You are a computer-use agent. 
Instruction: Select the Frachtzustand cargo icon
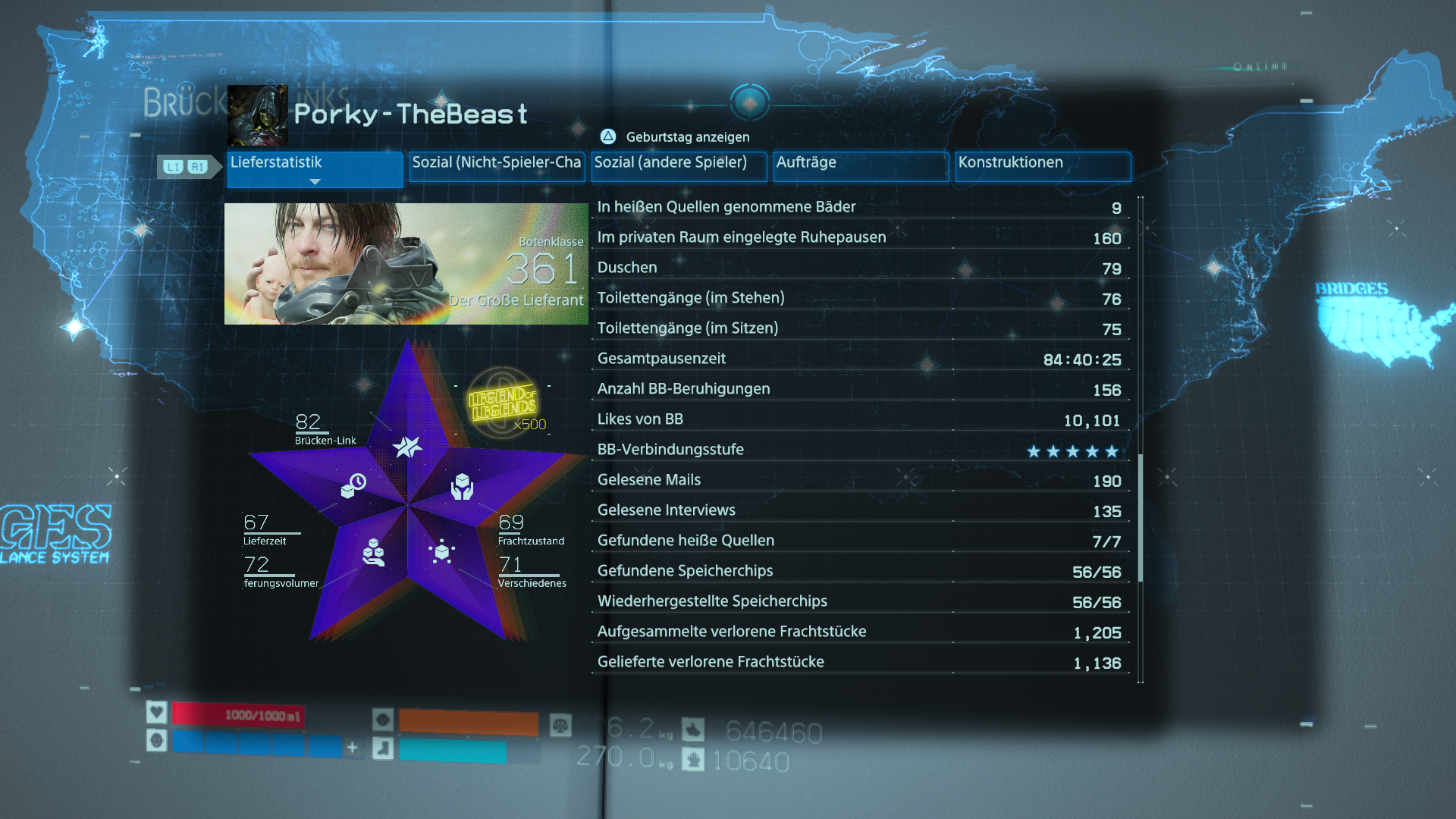[x=462, y=486]
